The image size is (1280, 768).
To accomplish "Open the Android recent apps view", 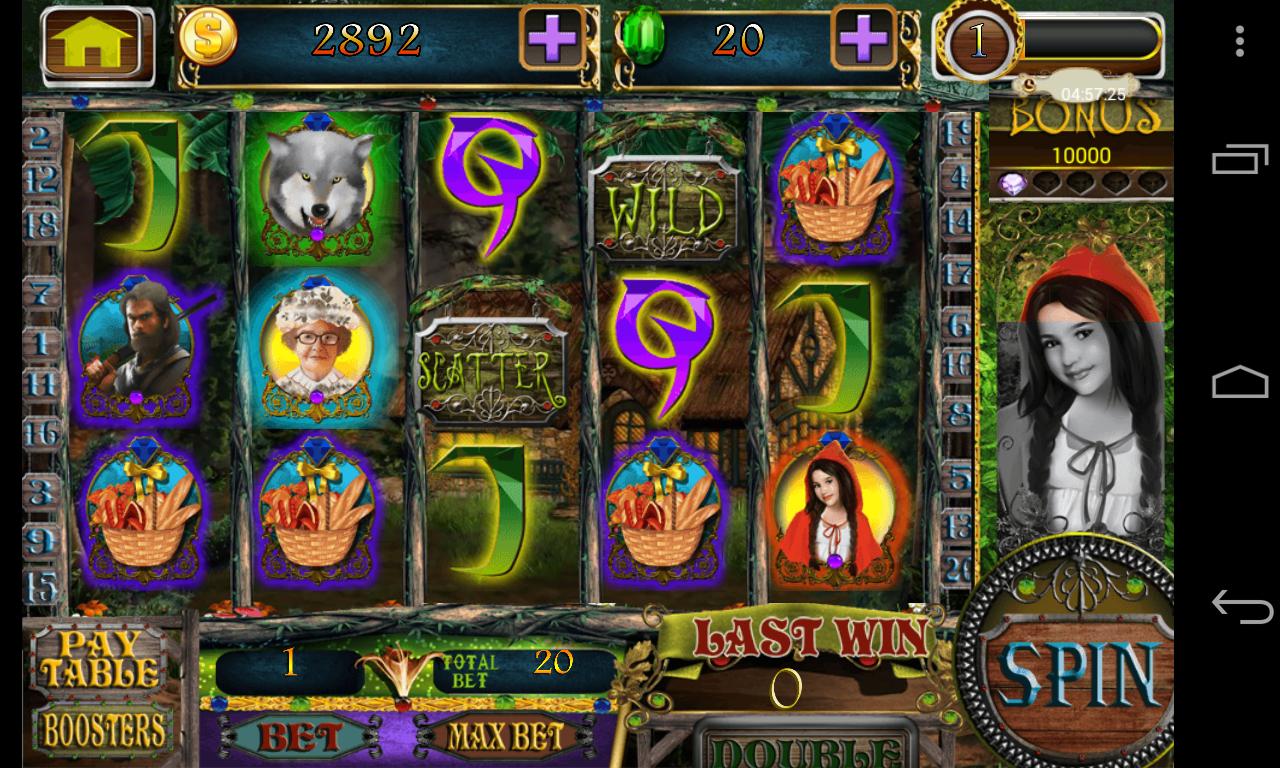I will [1240, 161].
